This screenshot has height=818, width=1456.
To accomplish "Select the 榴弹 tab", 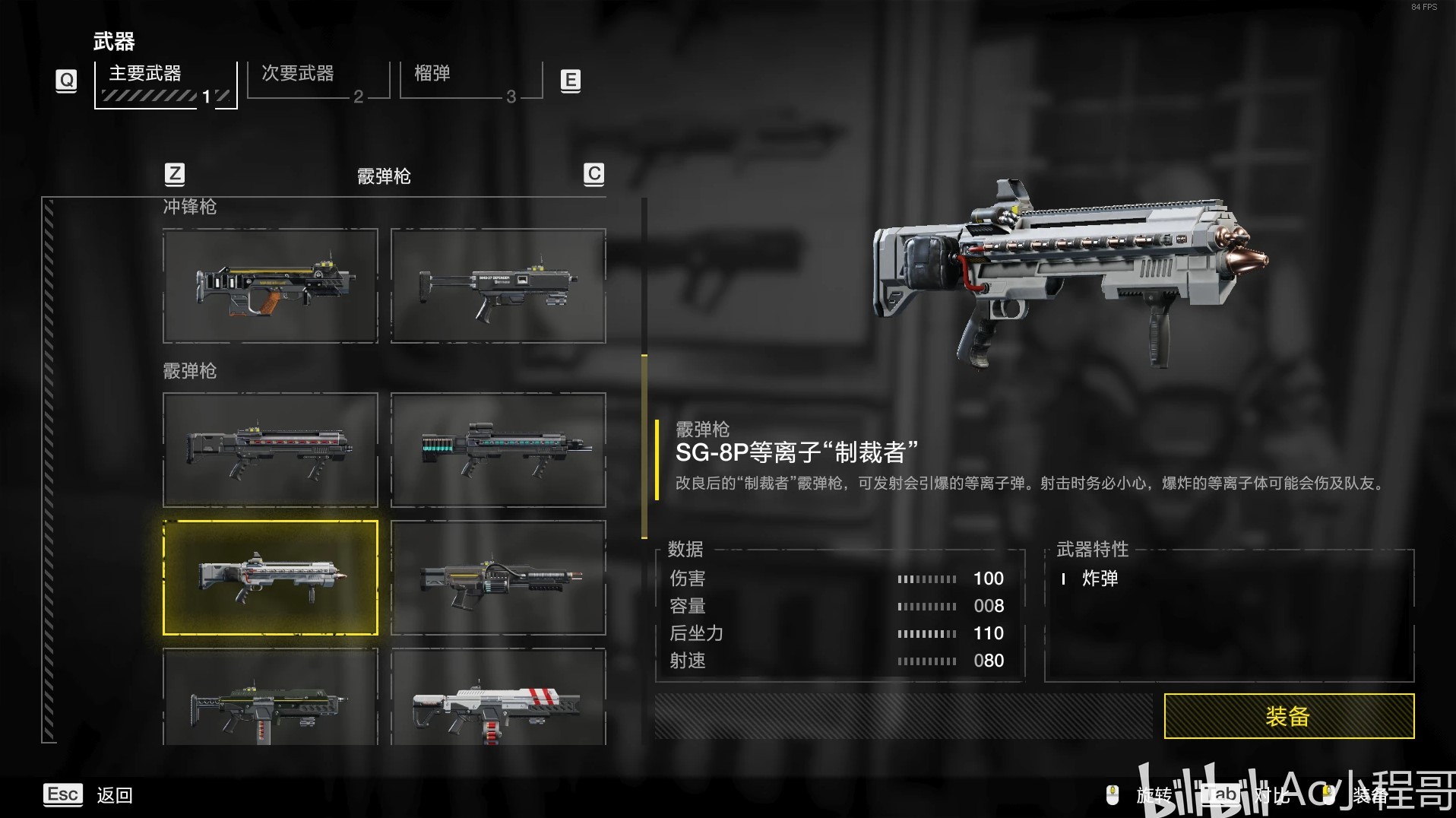I will click(x=470, y=81).
